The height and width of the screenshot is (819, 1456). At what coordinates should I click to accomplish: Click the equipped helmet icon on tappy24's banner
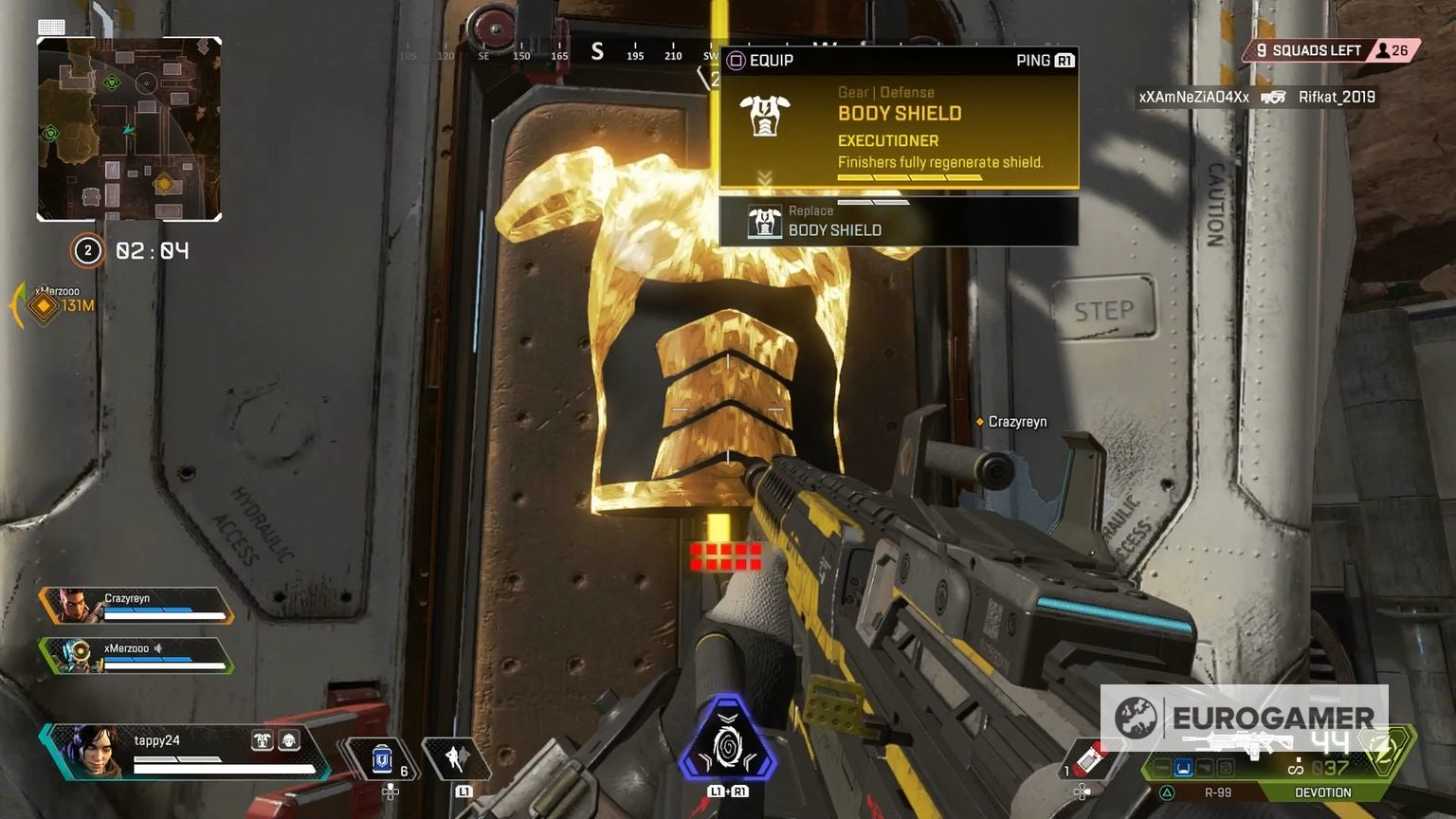(x=289, y=740)
